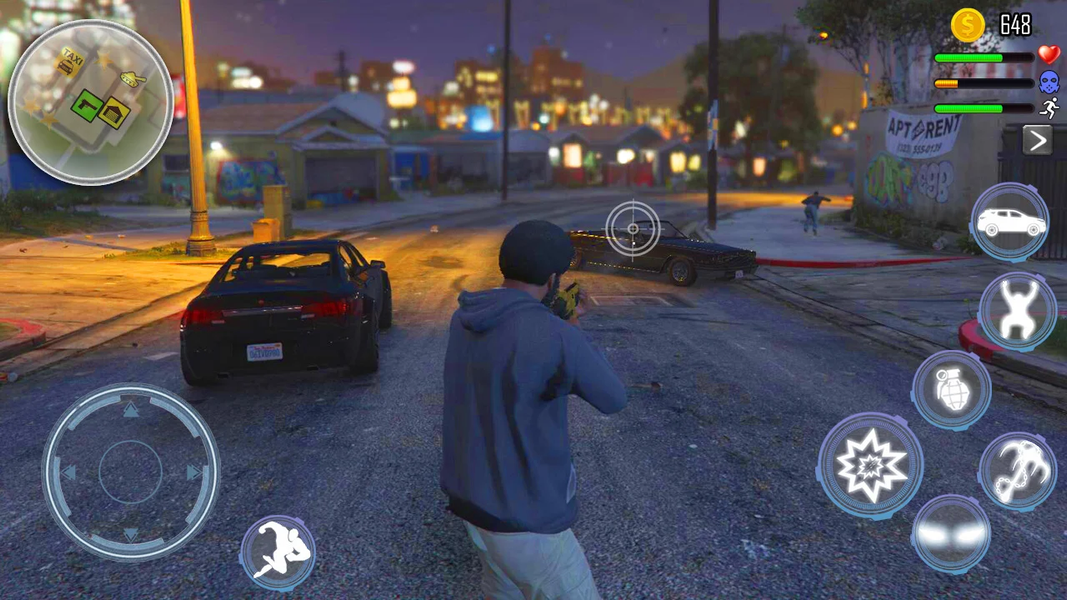Tap the left arrow on the movement joystick
Viewport: 1067px width, 600px height.
[x=69, y=472]
